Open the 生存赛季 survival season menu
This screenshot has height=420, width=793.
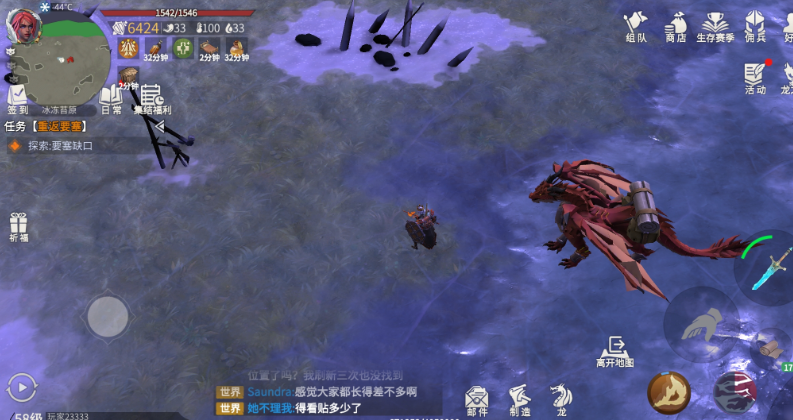coord(714,26)
